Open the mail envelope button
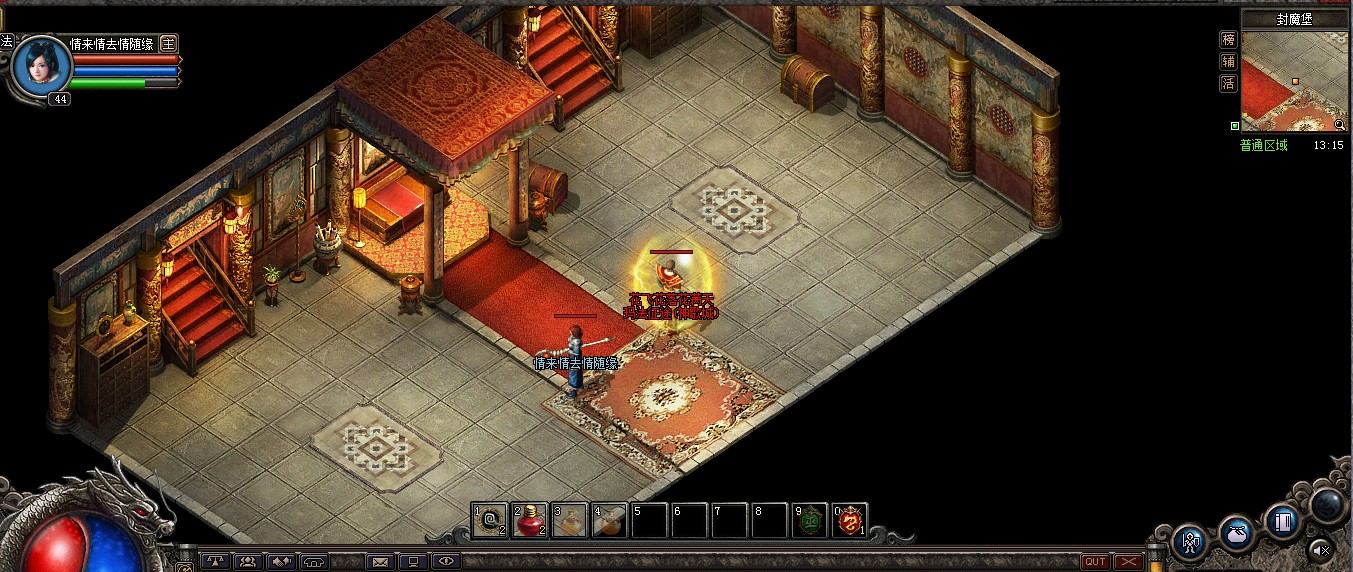1353x572 pixels. [380, 562]
